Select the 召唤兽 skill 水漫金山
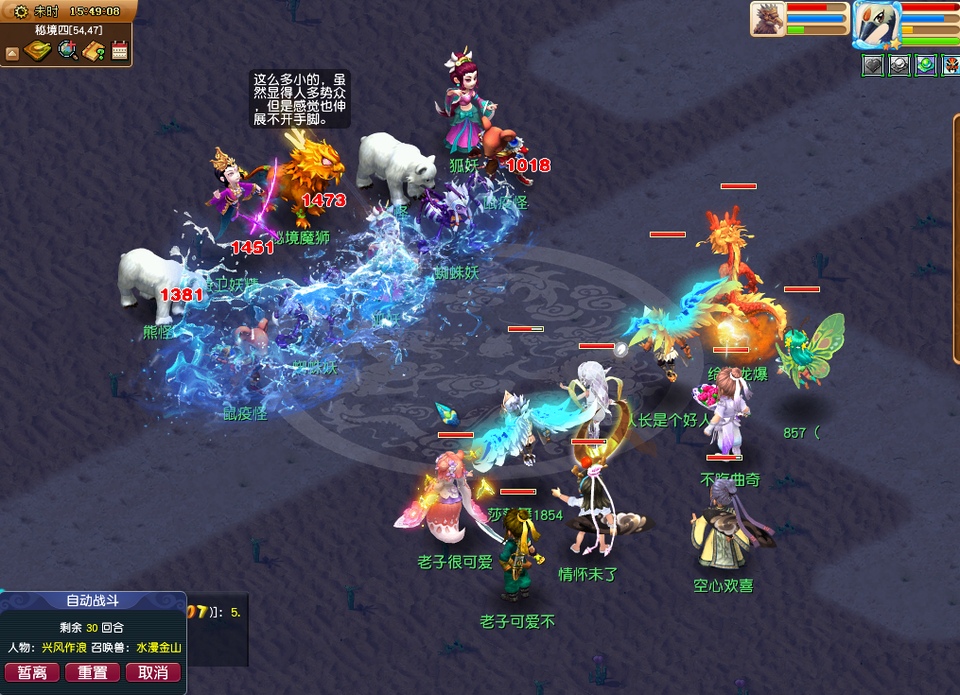Screen dimensions: 960x695 (159, 648)
